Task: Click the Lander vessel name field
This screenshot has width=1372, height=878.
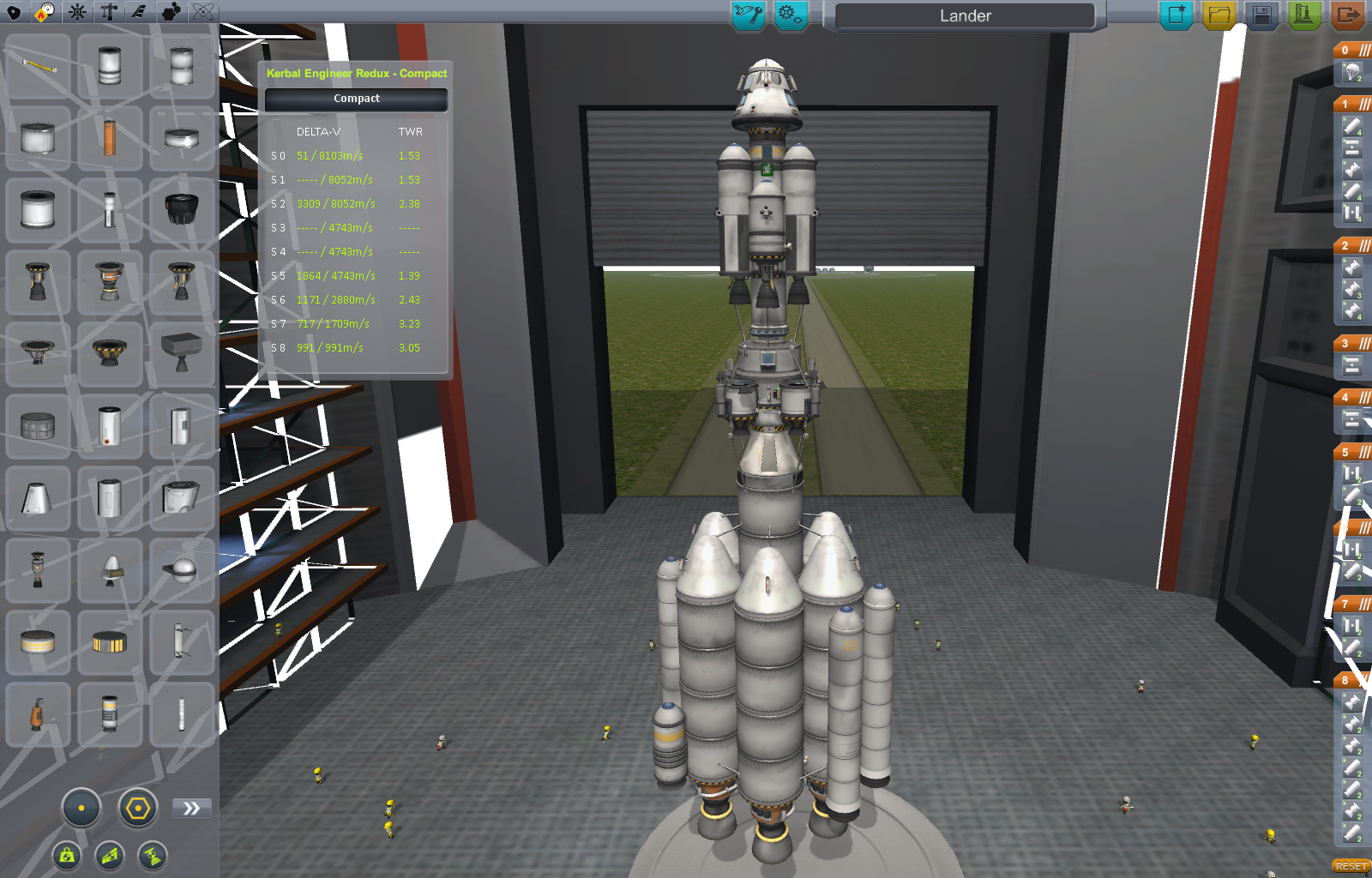Action: point(965,15)
